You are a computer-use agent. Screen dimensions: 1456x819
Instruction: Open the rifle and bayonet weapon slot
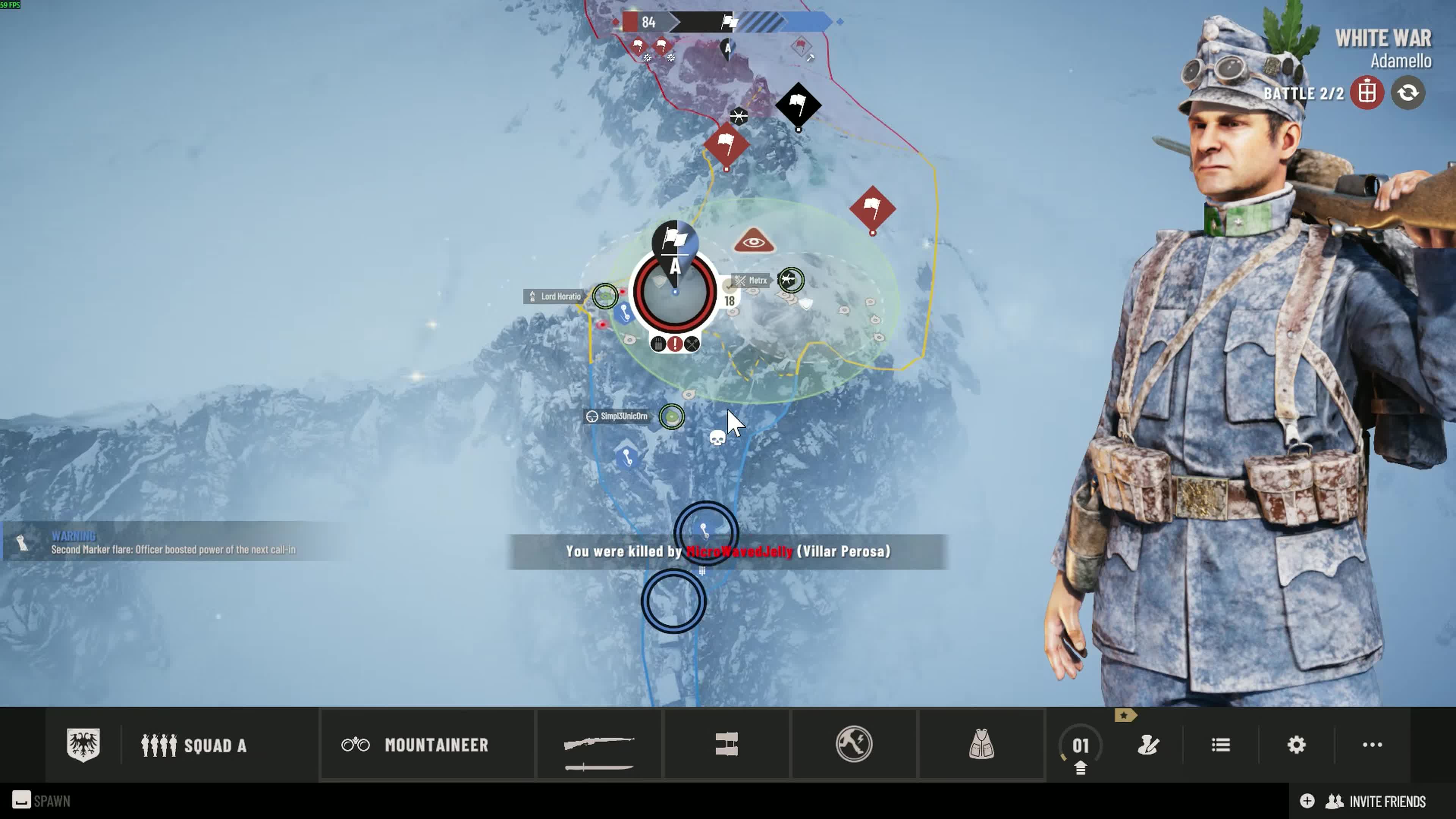(x=599, y=745)
